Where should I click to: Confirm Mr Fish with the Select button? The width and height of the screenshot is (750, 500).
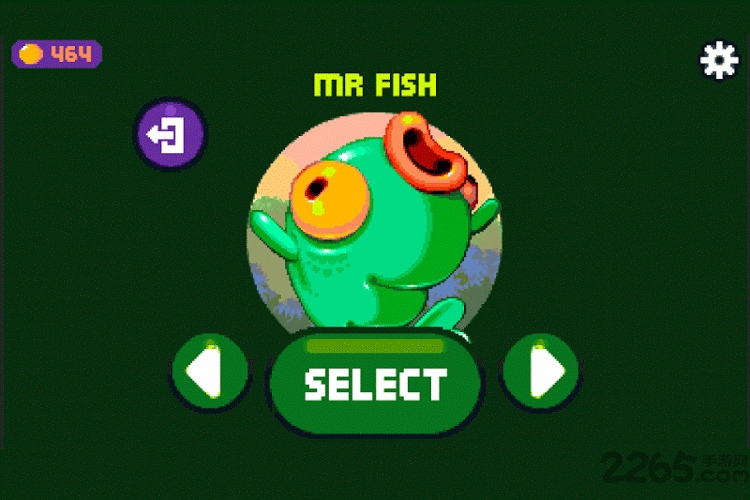click(375, 384)
